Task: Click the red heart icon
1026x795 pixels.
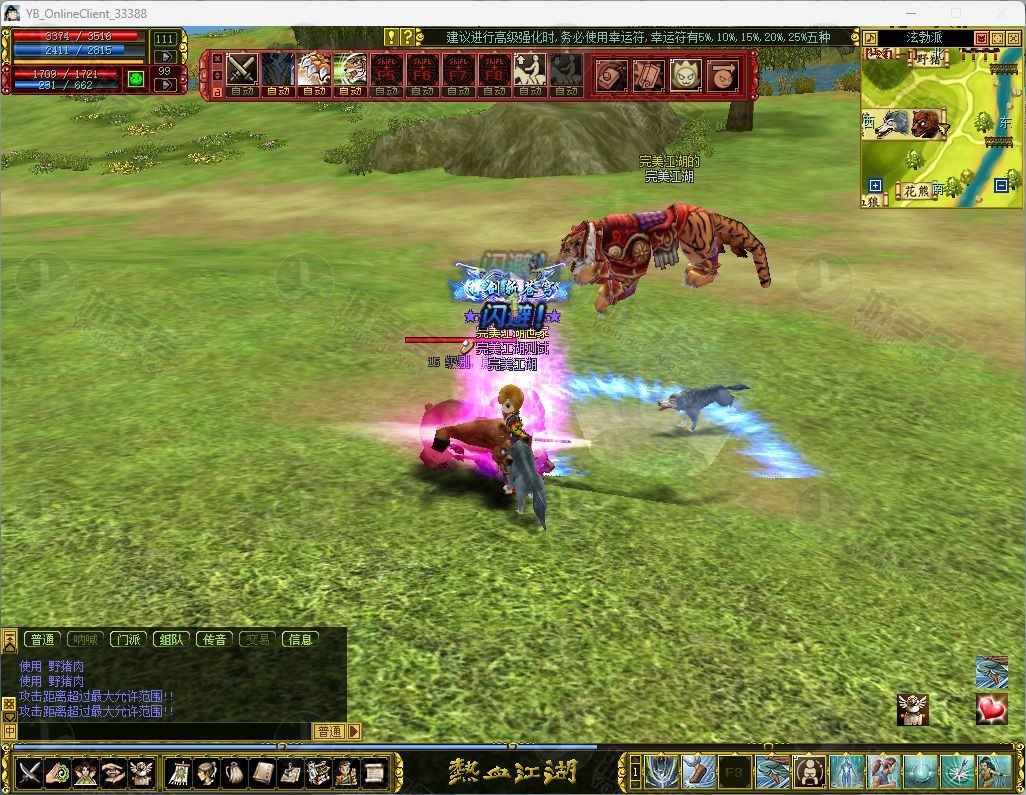Action: (x=991, y=709)
